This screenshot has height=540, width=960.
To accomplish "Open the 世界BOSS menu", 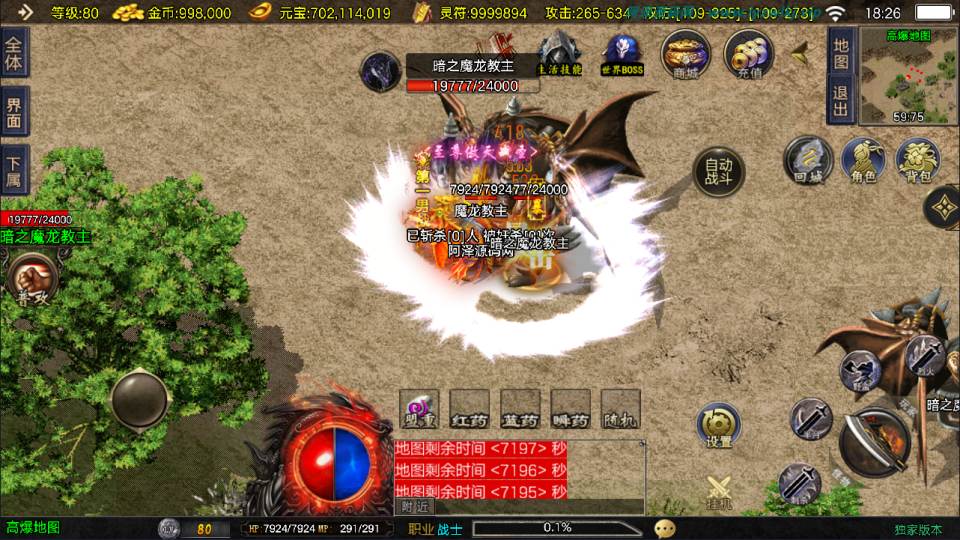I will (622, 53).
